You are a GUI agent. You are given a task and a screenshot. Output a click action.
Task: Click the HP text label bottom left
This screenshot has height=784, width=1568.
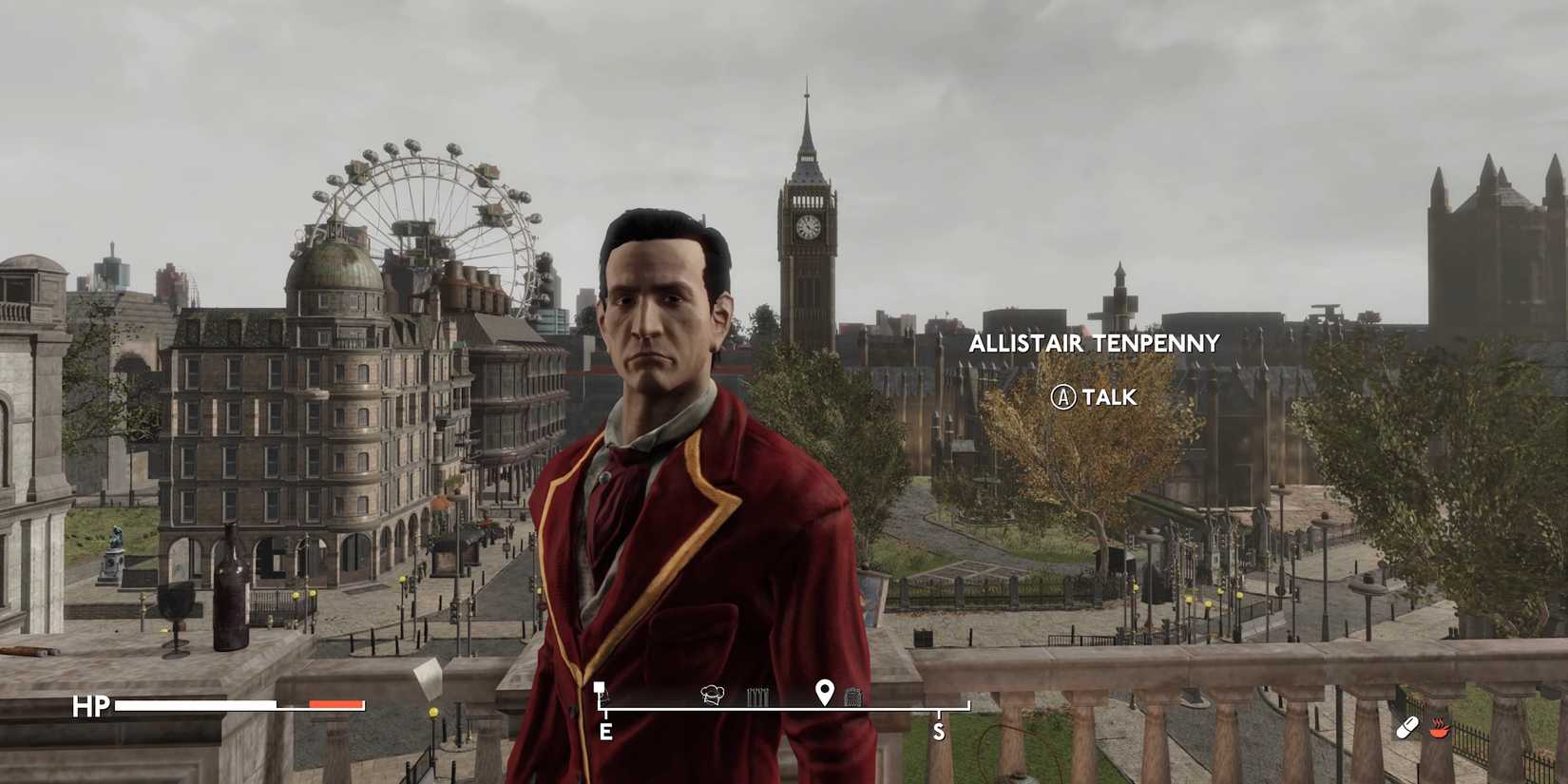pos(89,705)
